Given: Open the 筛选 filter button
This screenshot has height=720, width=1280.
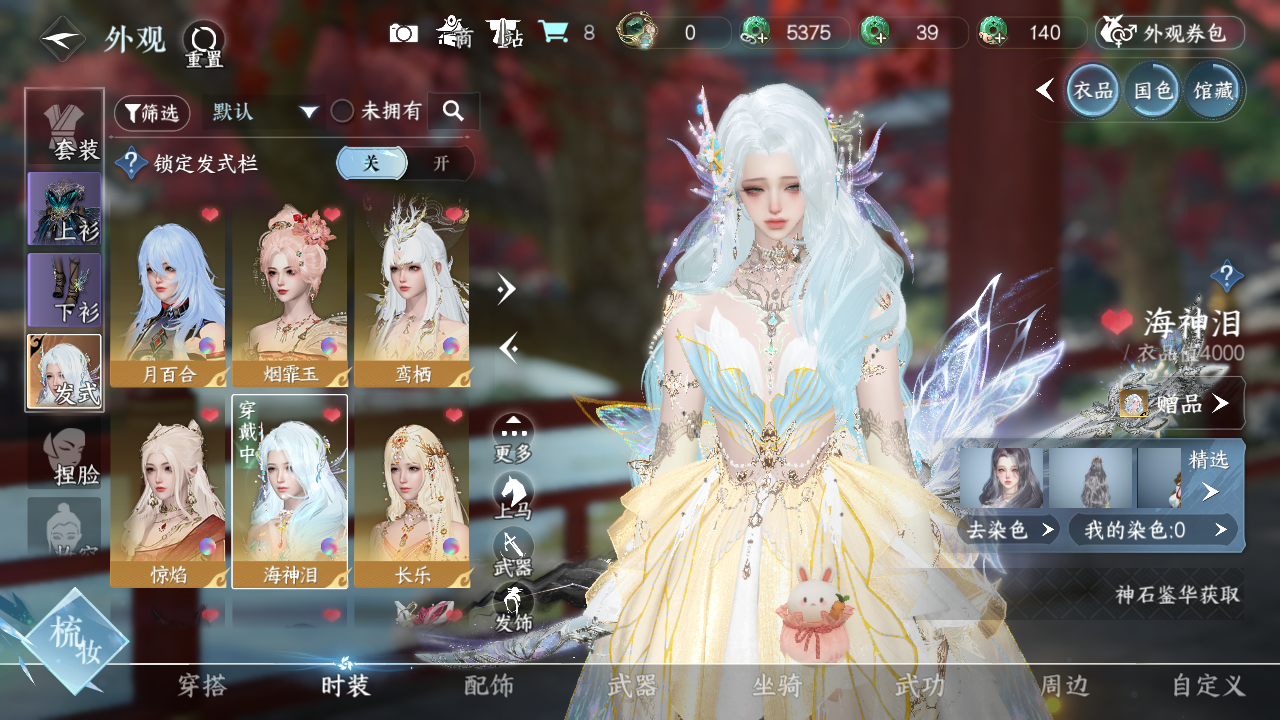Looking at the screenshot, I should 152,113.
